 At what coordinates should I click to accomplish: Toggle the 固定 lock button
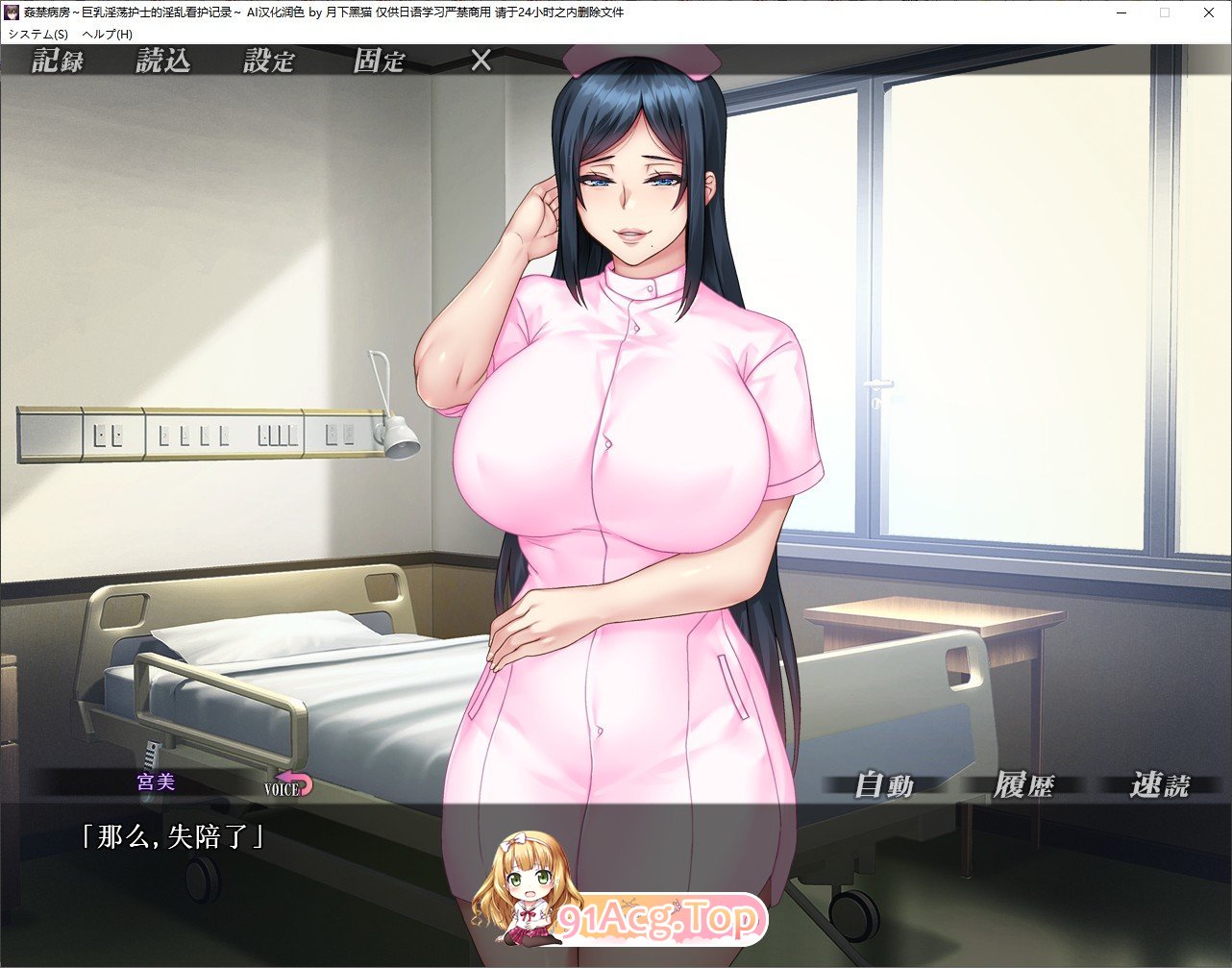click(x=379, y=62)
